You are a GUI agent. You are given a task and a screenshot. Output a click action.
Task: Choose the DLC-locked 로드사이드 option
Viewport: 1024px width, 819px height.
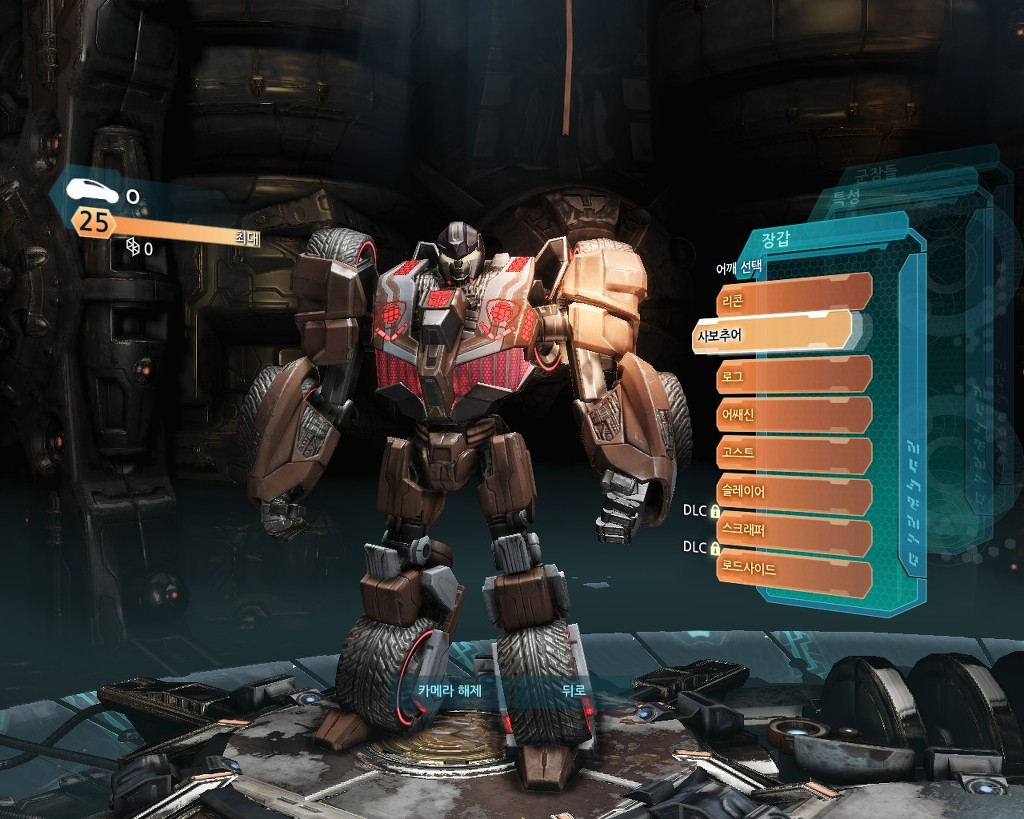793,569
